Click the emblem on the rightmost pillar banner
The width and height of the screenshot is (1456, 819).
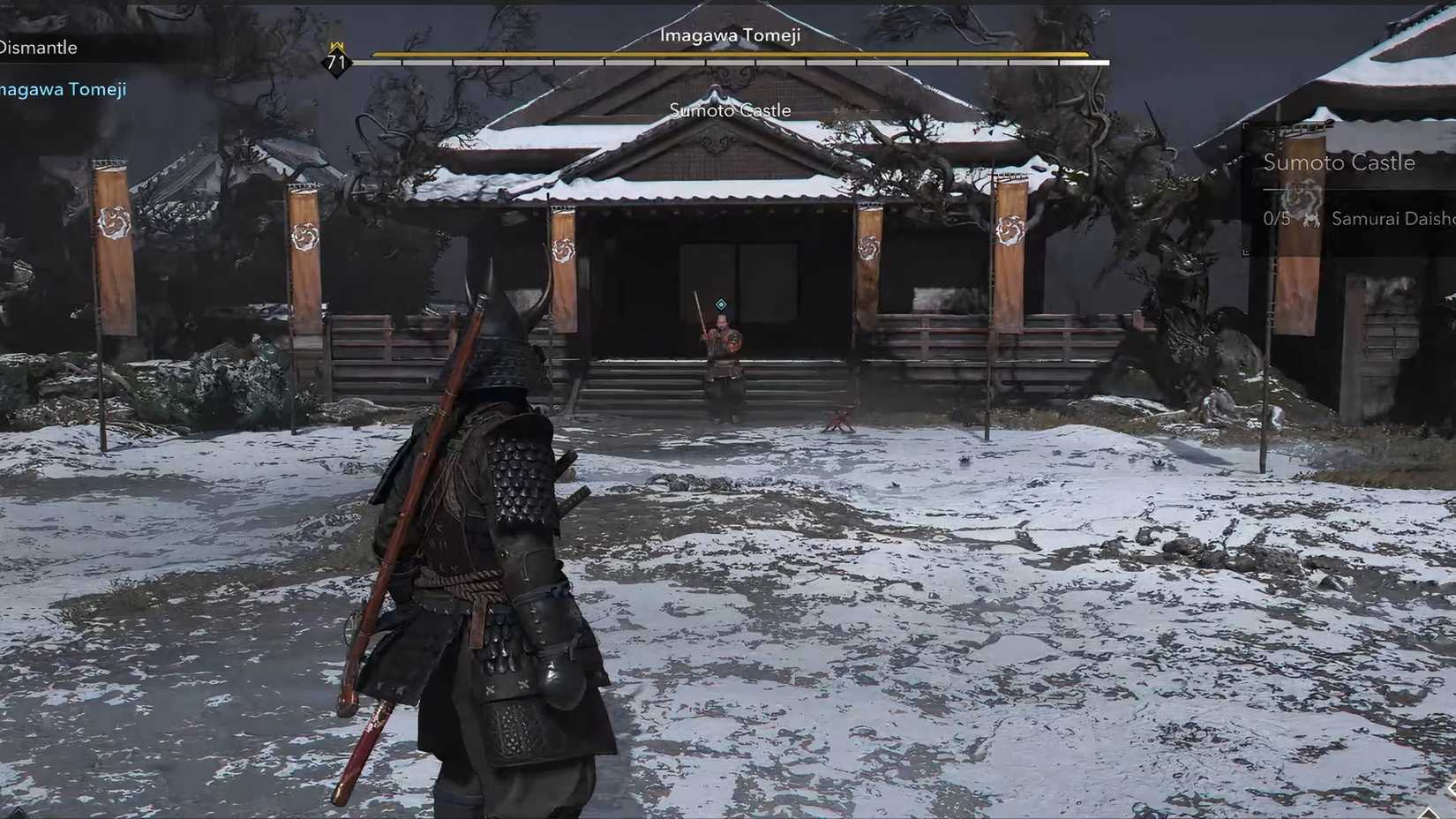point(1011,231)
